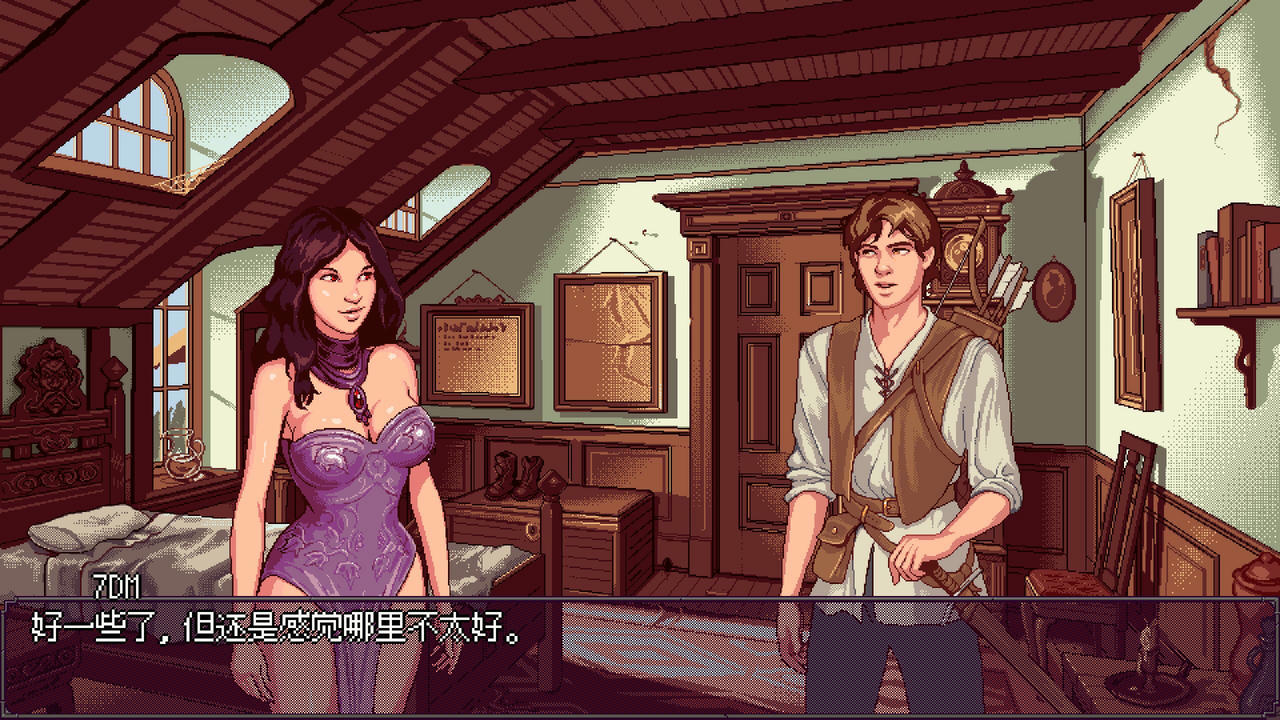The width and height of the screenshot is (1280, 720).
Task: Select the purple pendant on the woman's necklace
Action: pos(360,397)
